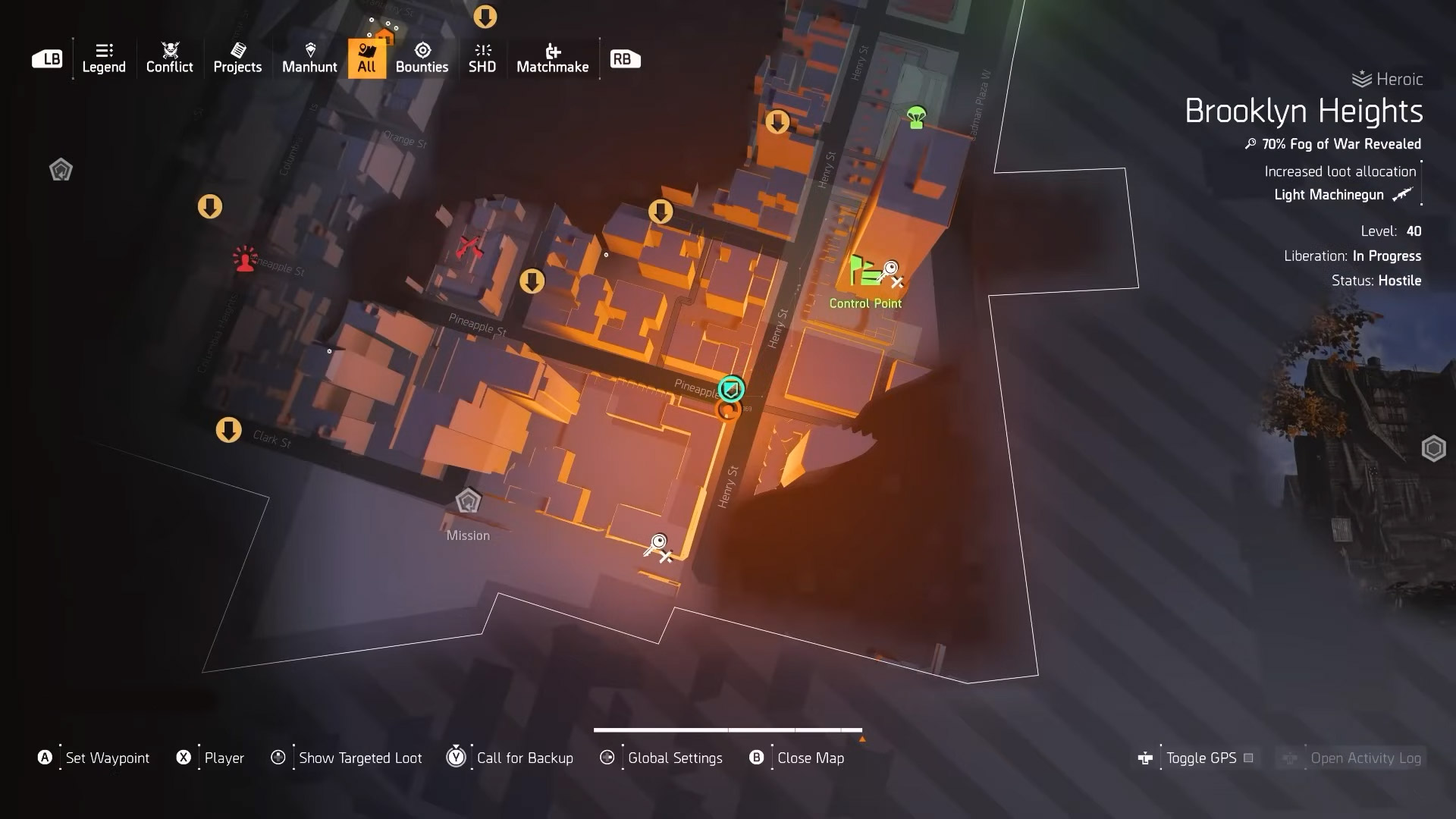
Task: Open the Projects tab
Action: click(x=237, y=58)
